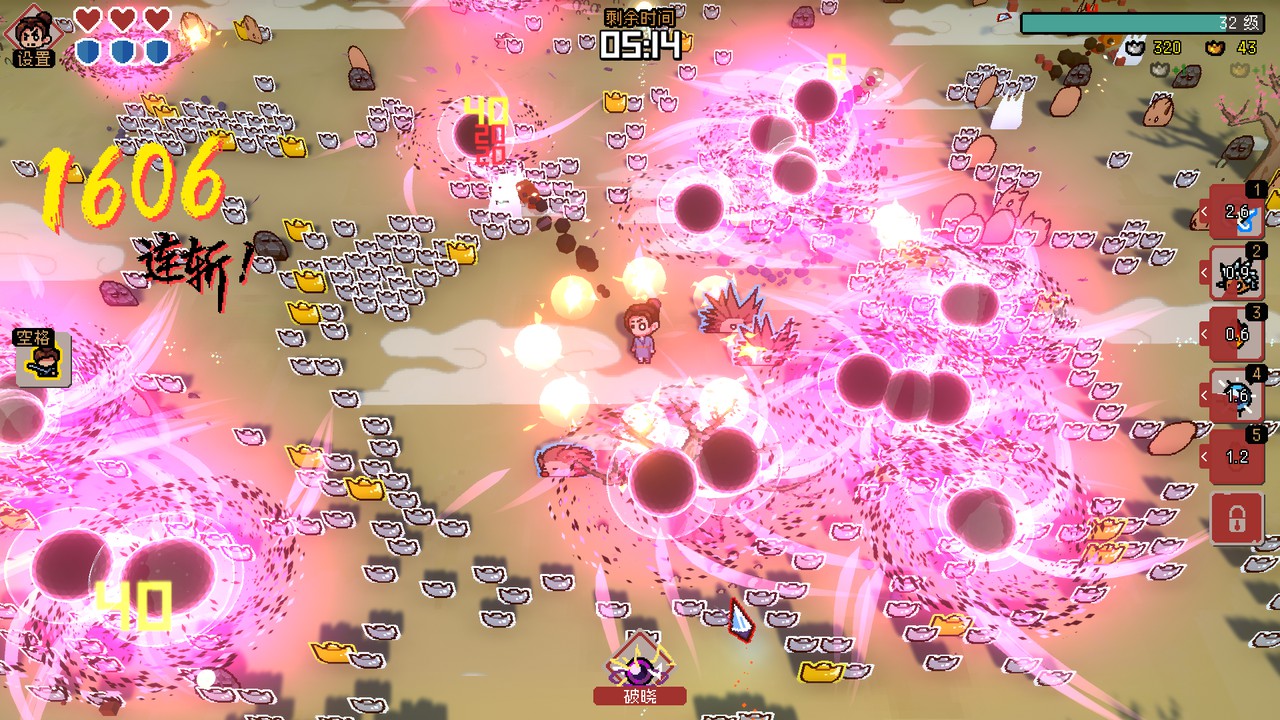
Task: Click the locked padlock skill slot
Action: click(x=1237, y=518)
